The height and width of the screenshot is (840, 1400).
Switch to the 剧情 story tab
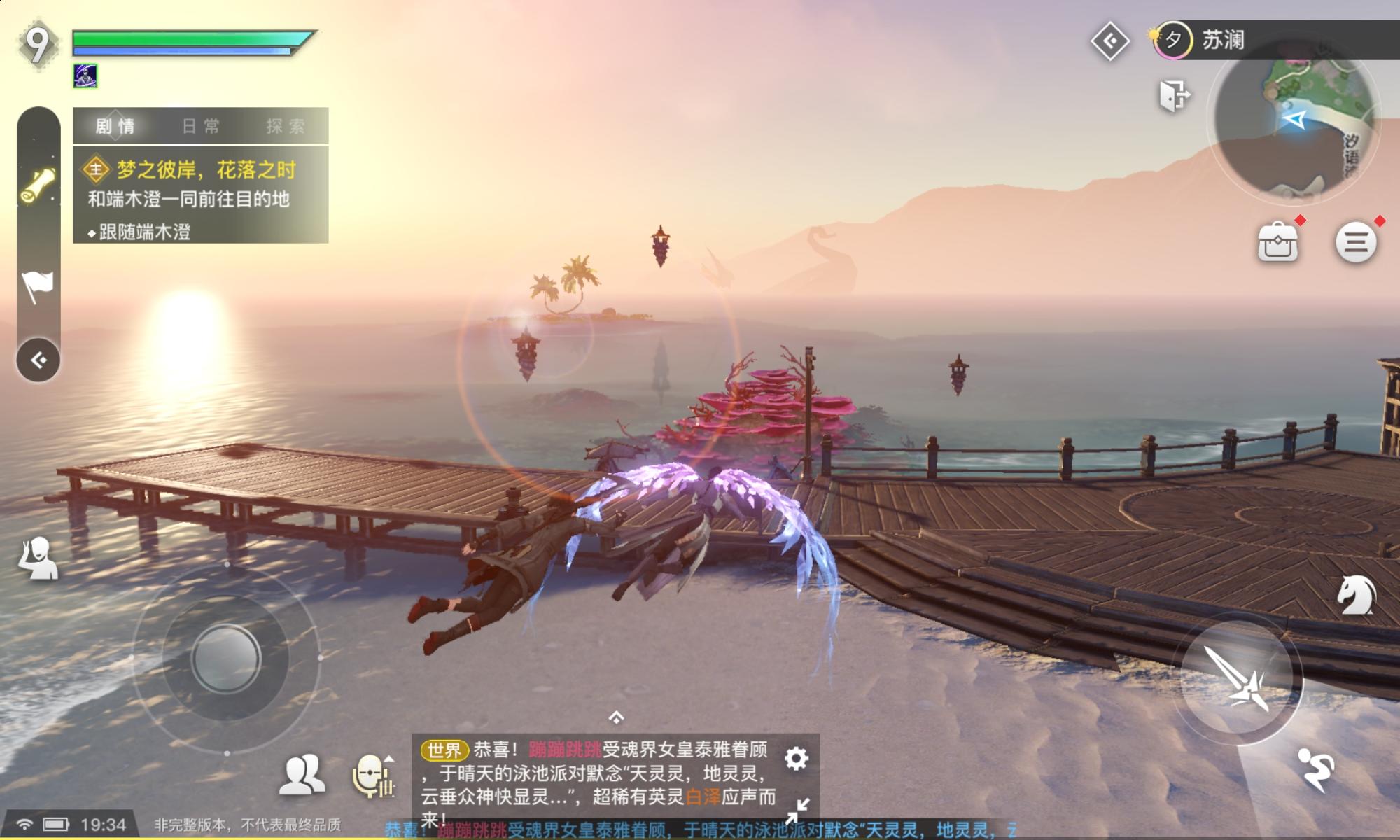(x=115, y=126)
